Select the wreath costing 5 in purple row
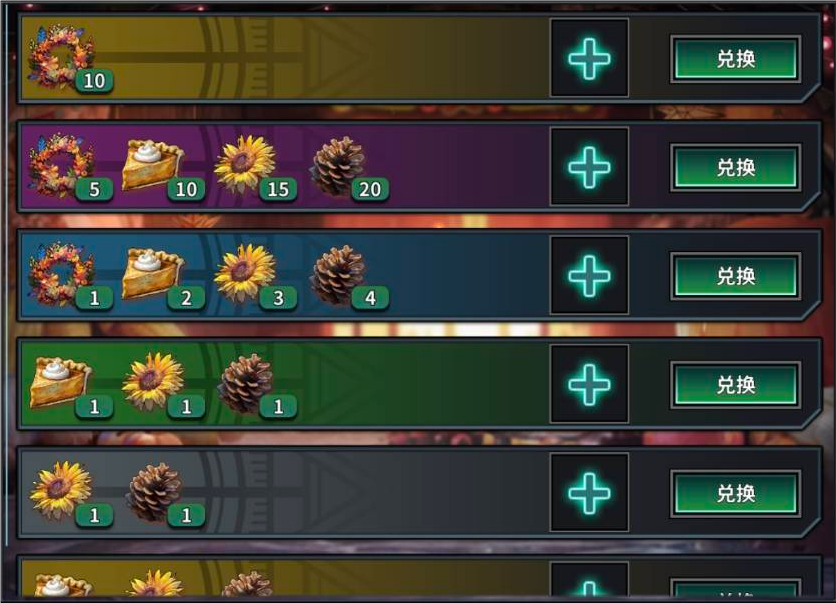Screen dimensions: 836x603 click(61, 166)
